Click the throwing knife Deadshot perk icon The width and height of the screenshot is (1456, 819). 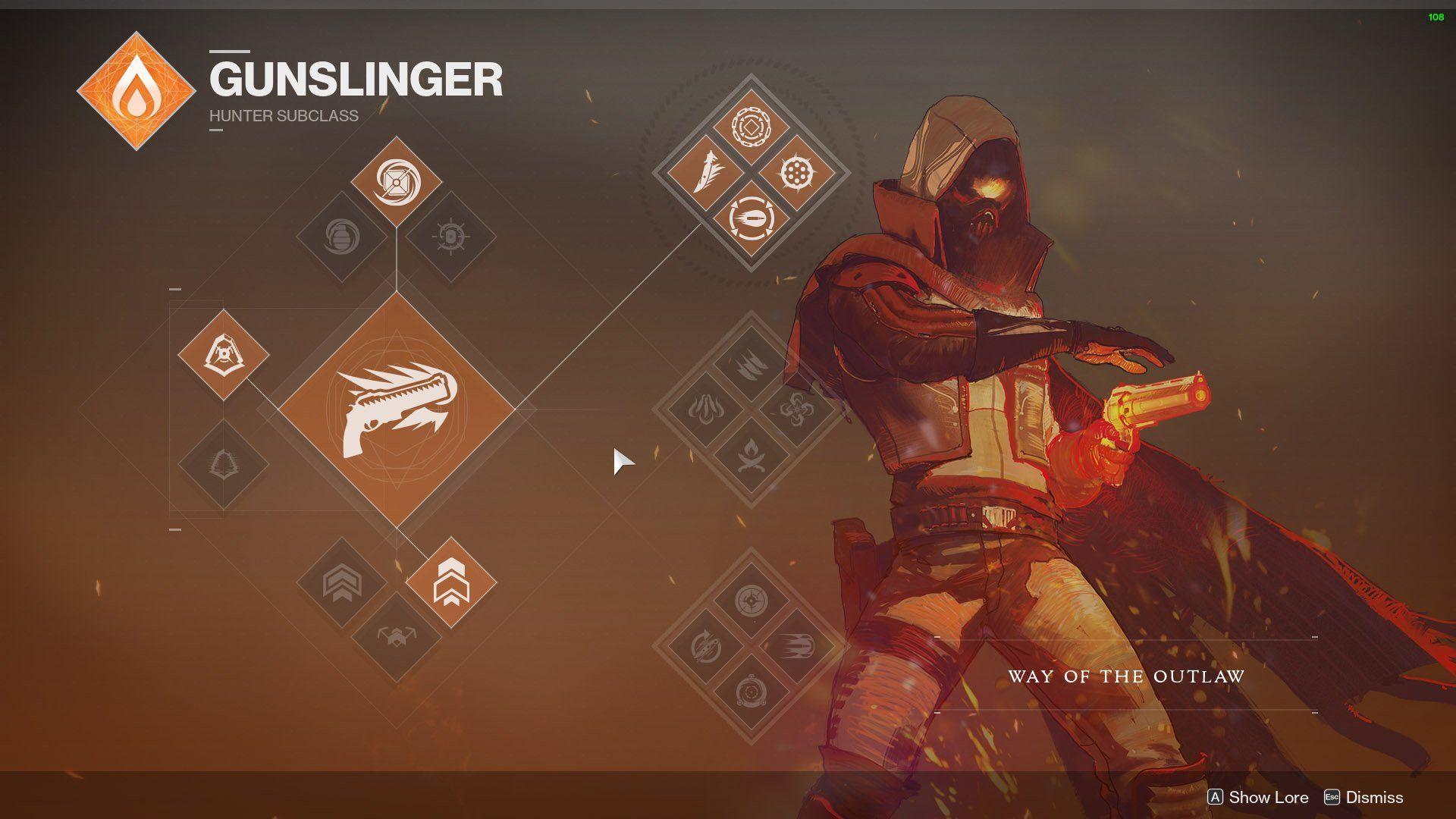[x=708, y=173]
